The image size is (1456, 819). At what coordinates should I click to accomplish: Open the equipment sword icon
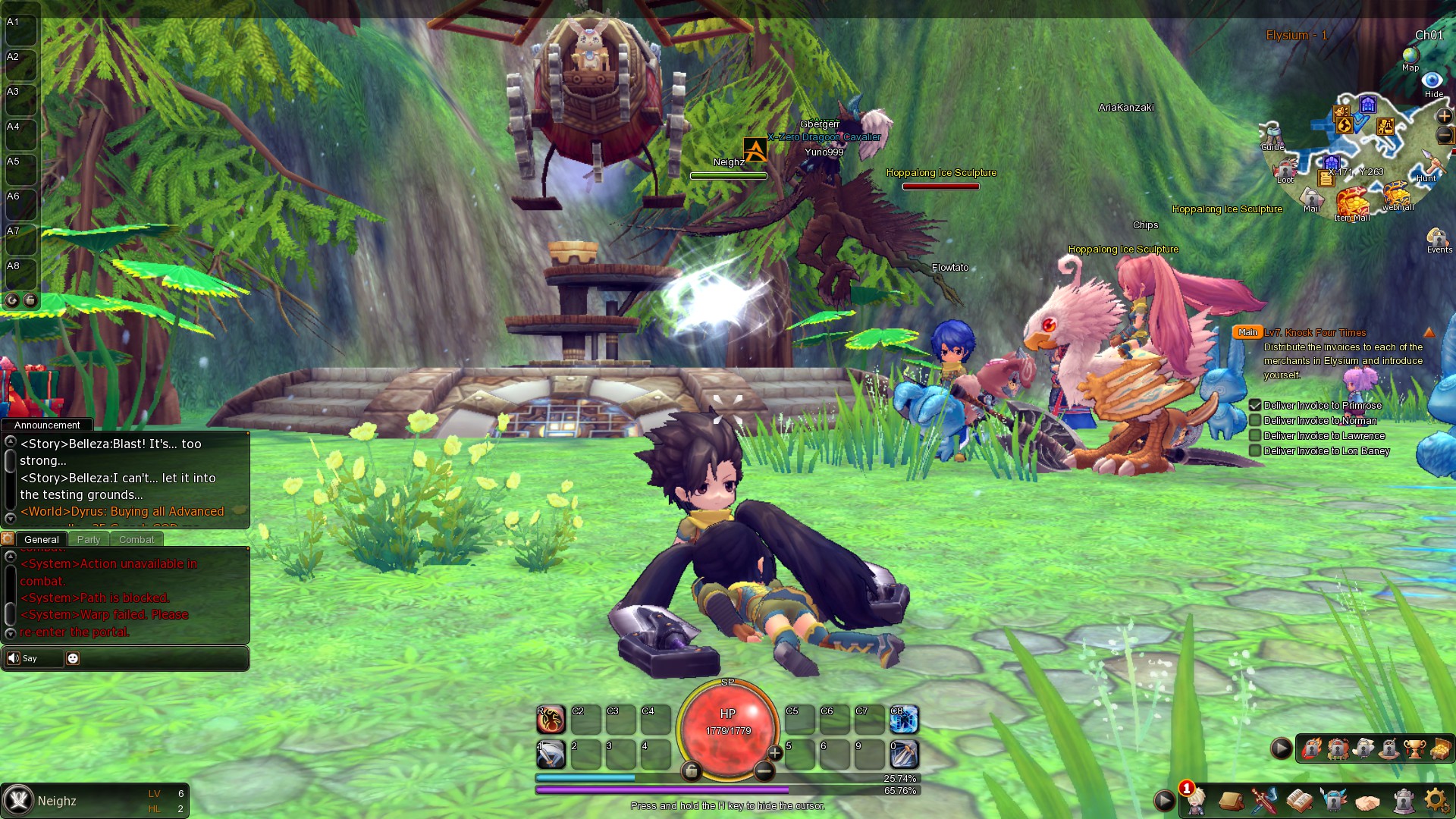point(1265,800)
